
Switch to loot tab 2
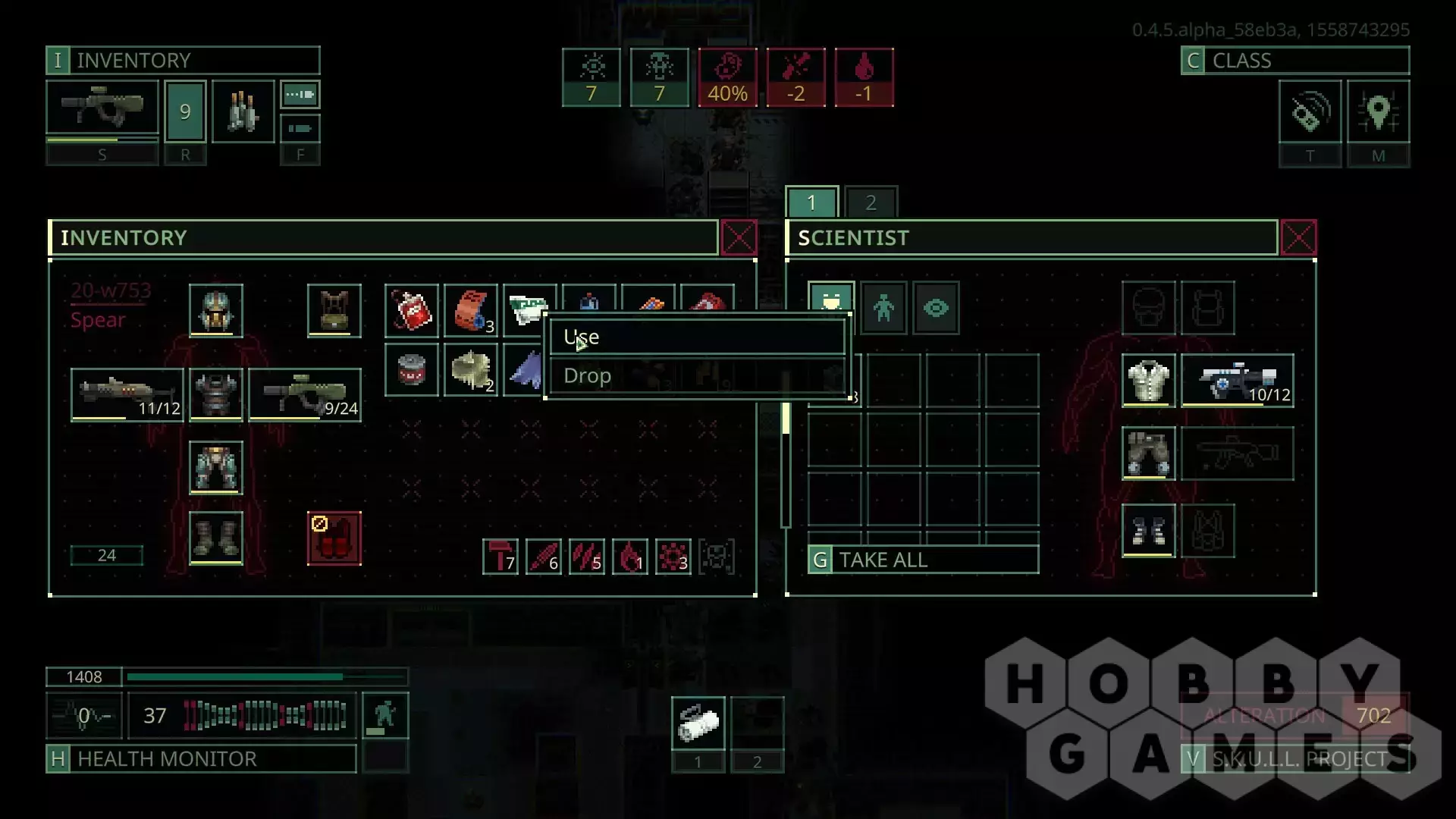click(x=871, y=202)
